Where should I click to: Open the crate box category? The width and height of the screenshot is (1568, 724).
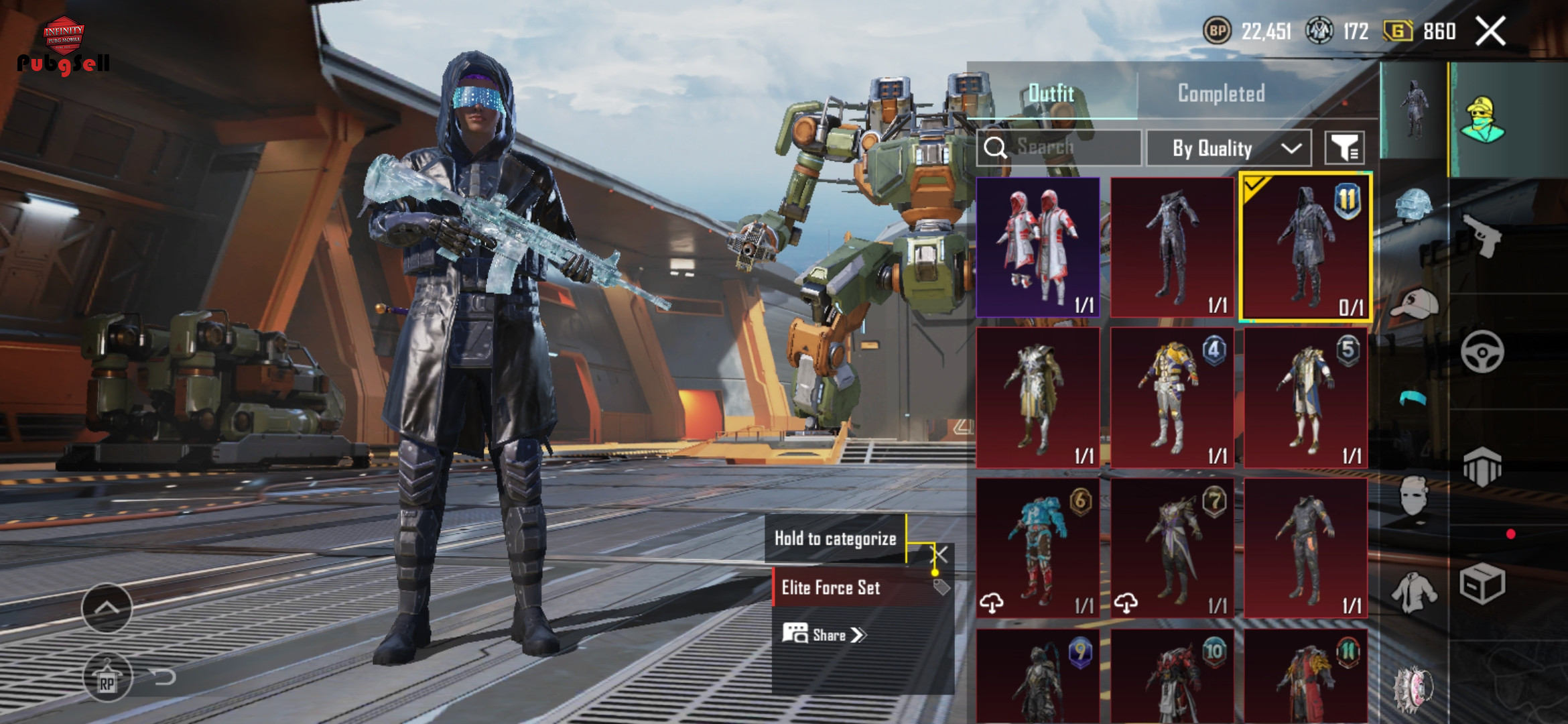(1482, 583)
